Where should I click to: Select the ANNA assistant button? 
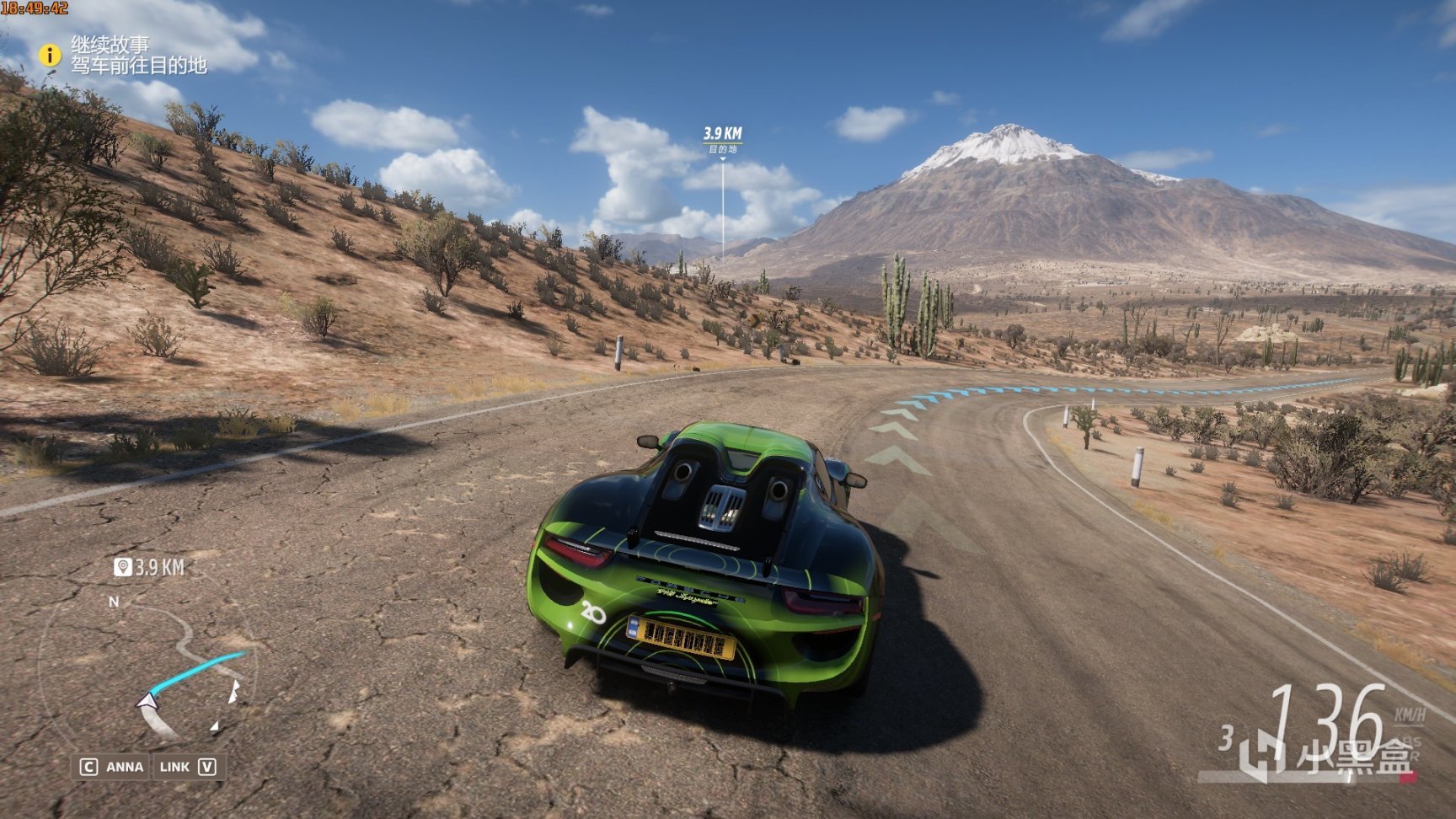(x=112, y=767)
